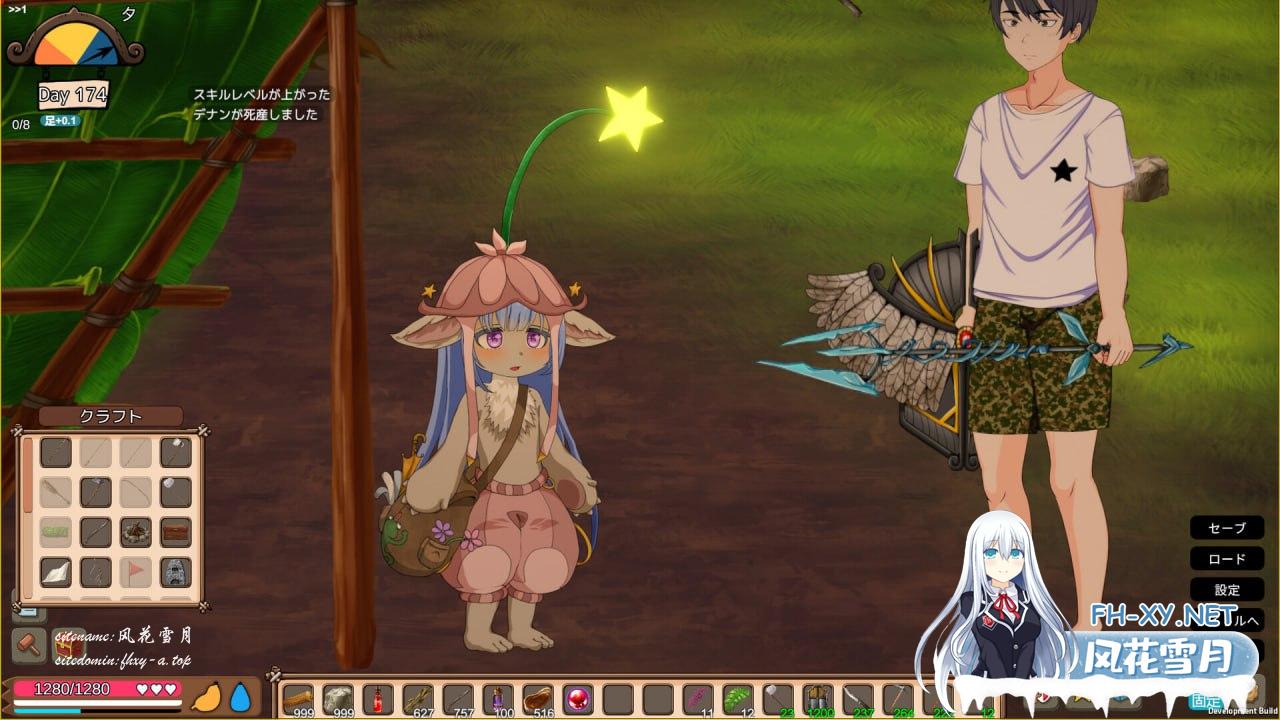Screen dimensions: 1280x720
Task: Open the 設定 (Settings) menu
Action: pos(1227,590)
